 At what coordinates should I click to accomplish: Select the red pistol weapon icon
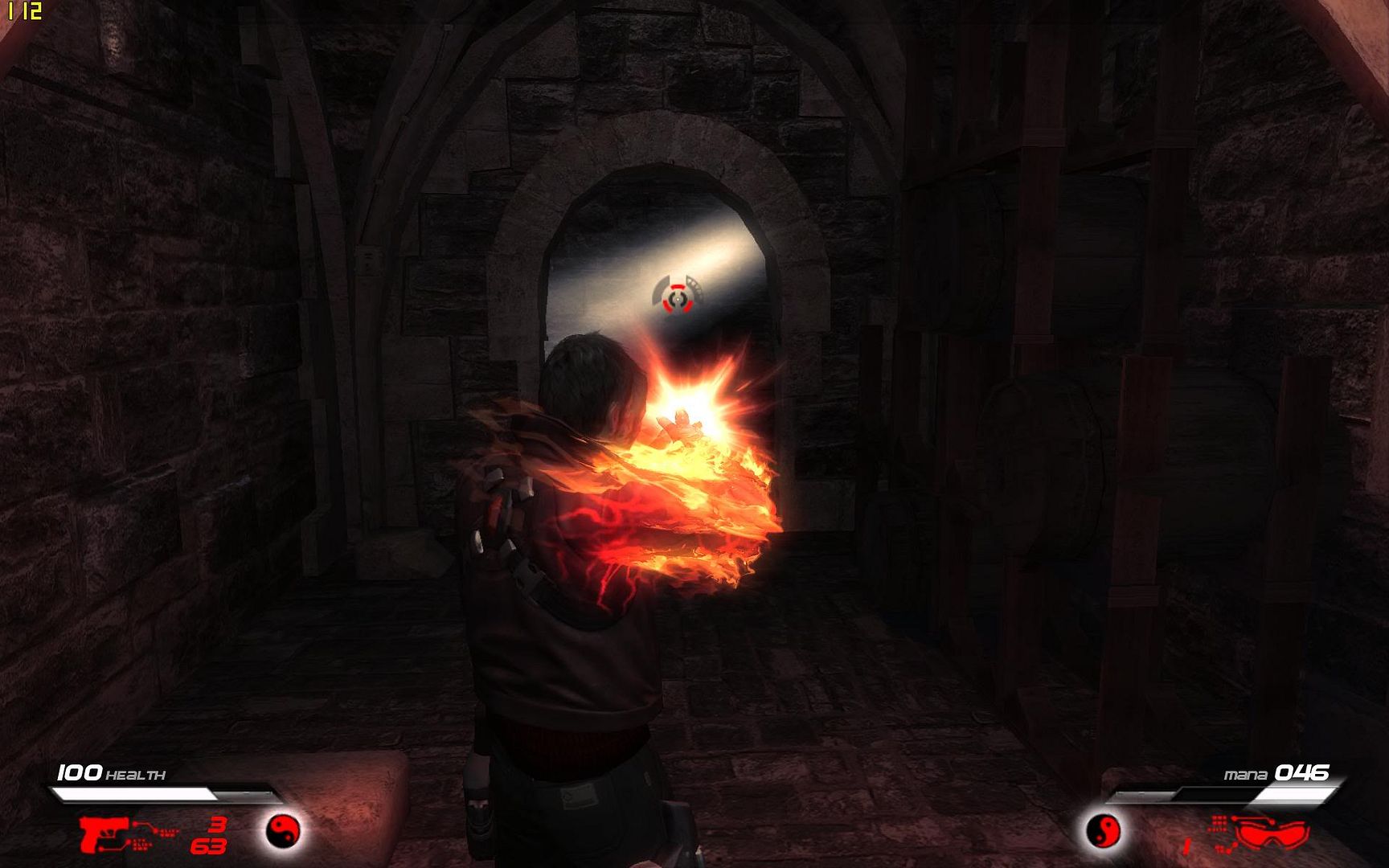click(103, 832)
